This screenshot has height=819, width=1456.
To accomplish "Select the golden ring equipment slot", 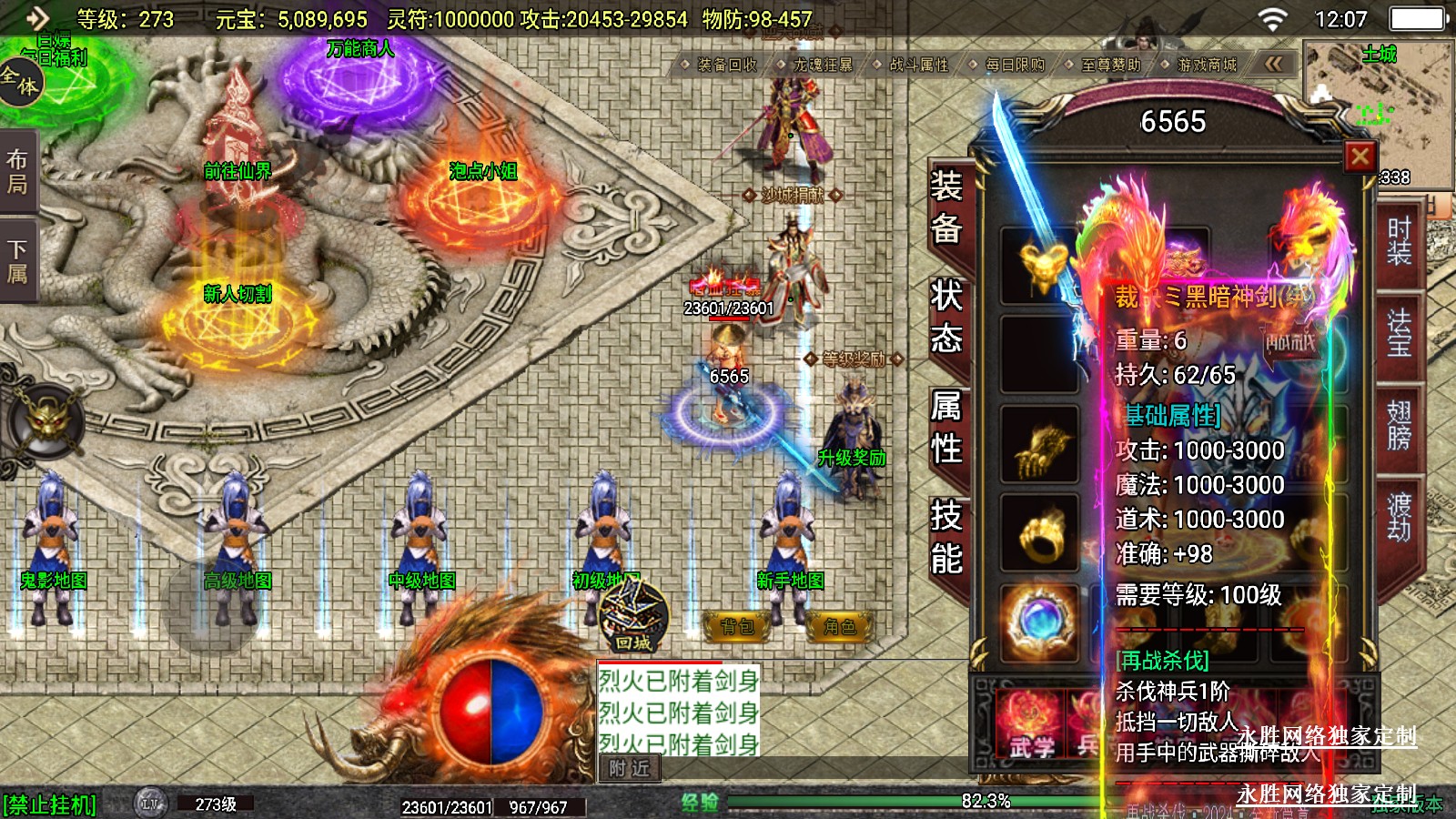I will pos(1038,532).
